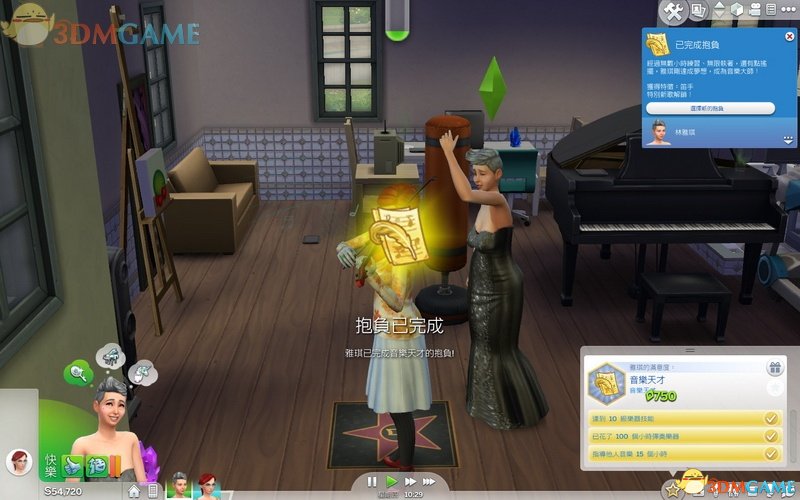Choose a new aspiration from the notification
Screen dimensions: 800x500
[x=709, y=107]
